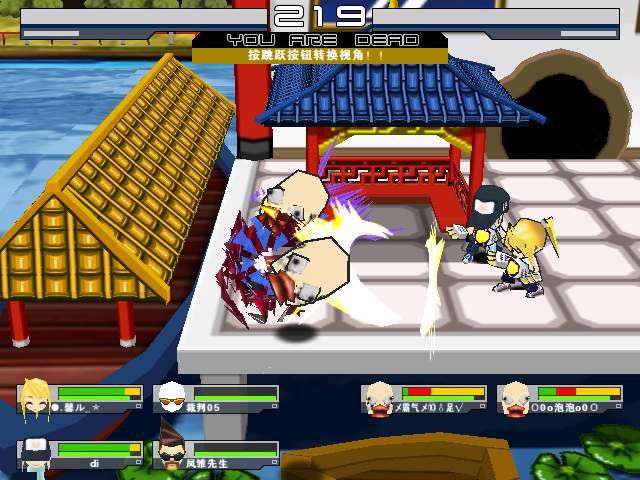Select player 裁判05's sunglasses portrait
Screen dimensions: 640x480
tap(173, 398)
